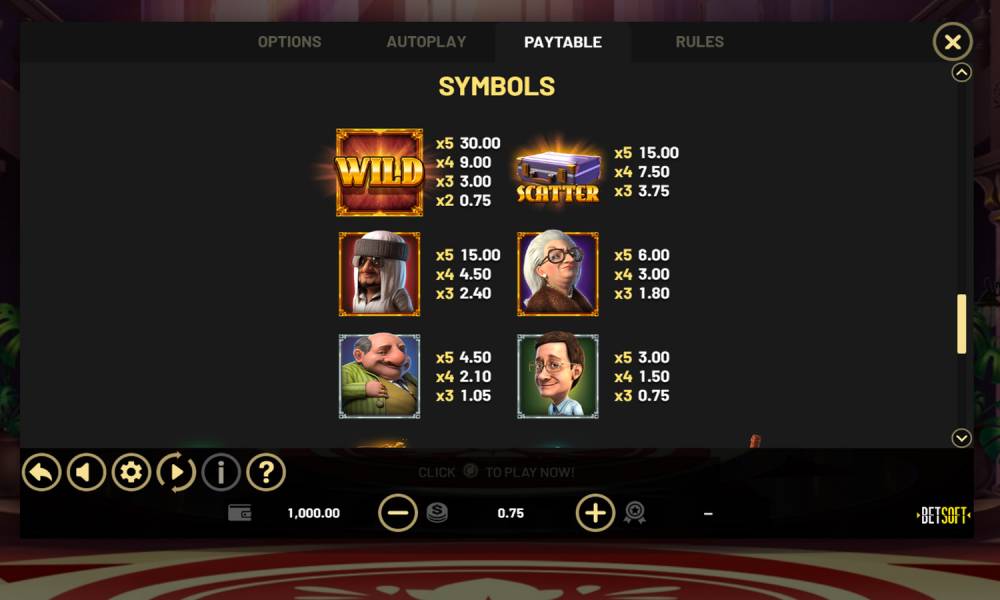Switch to the Options tab
This screenshot has height=600, width=1000.
(289, 42)
